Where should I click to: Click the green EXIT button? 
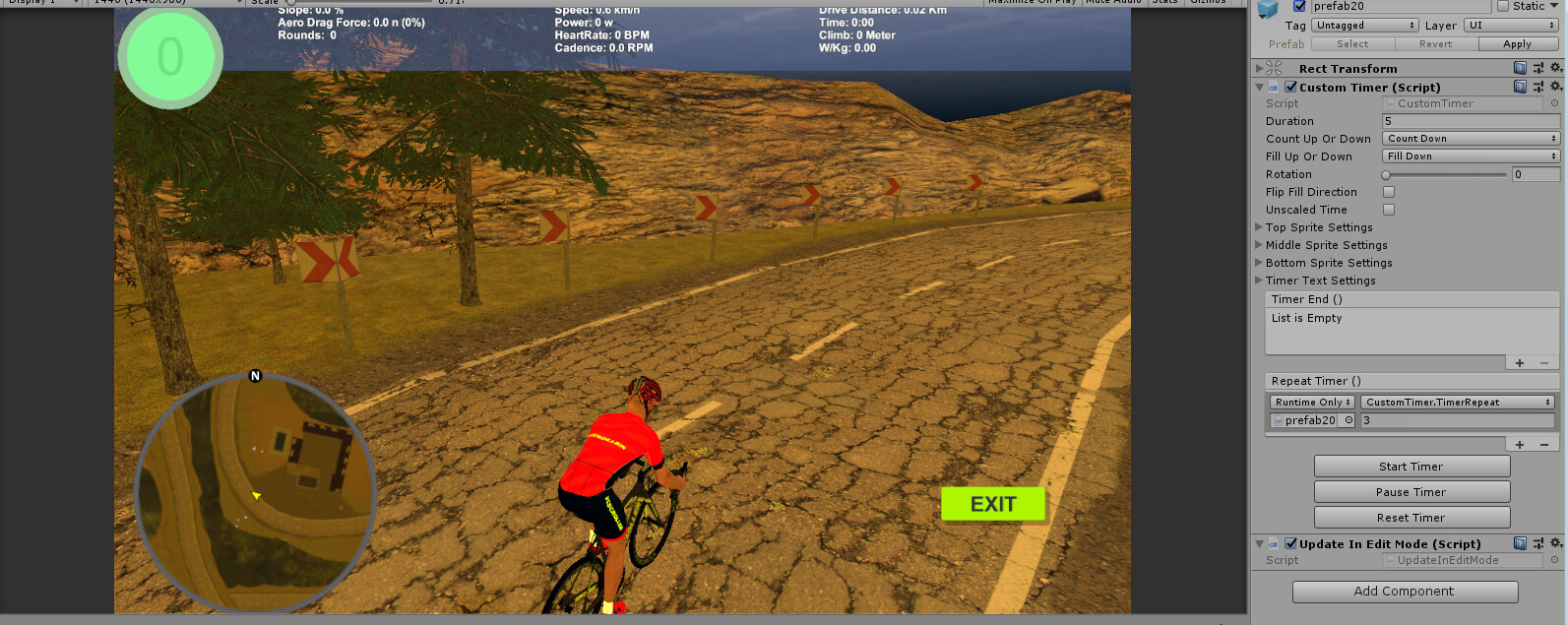click(992, 504)
